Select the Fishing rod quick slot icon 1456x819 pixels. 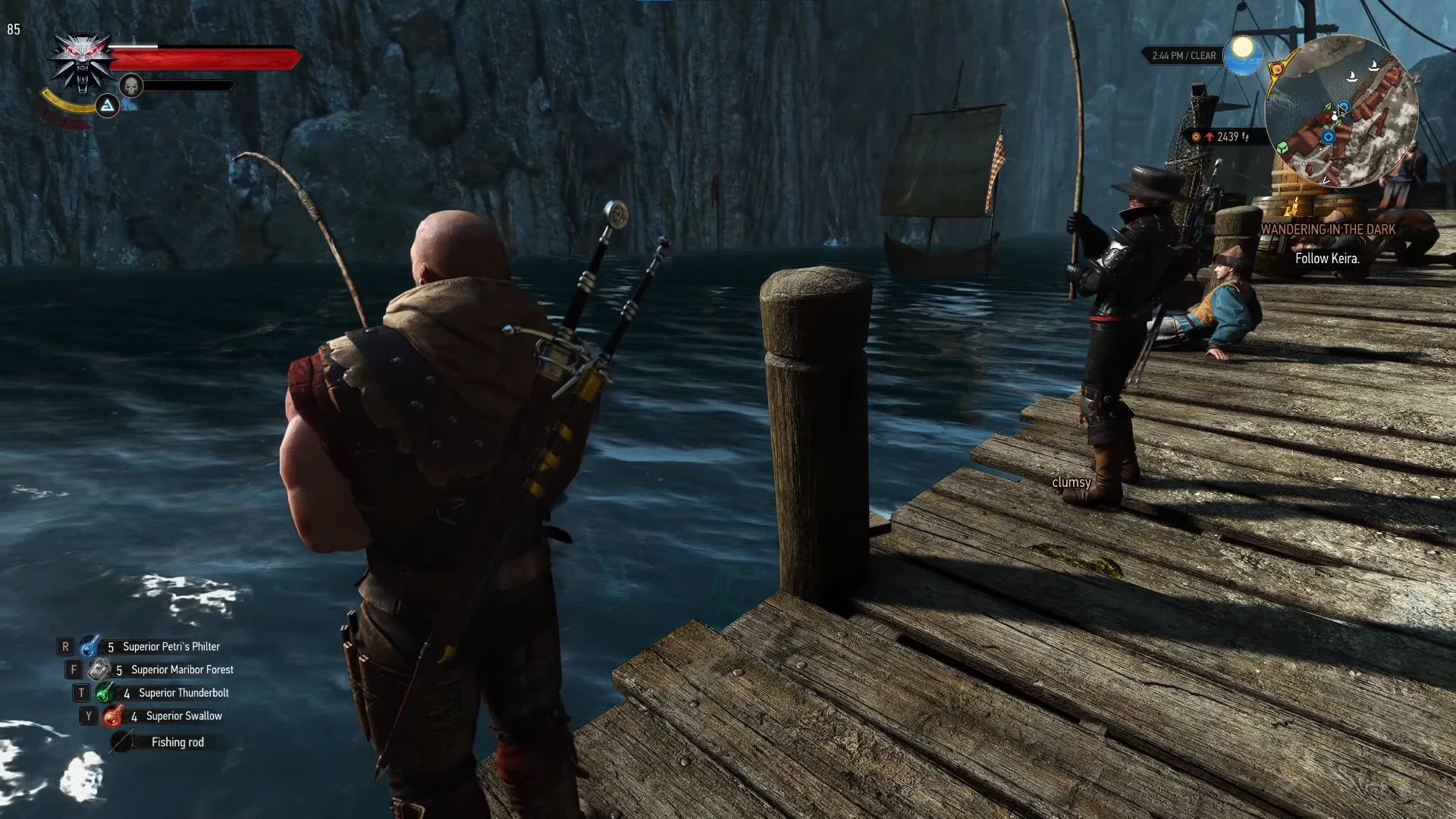(x=121, y=742)
